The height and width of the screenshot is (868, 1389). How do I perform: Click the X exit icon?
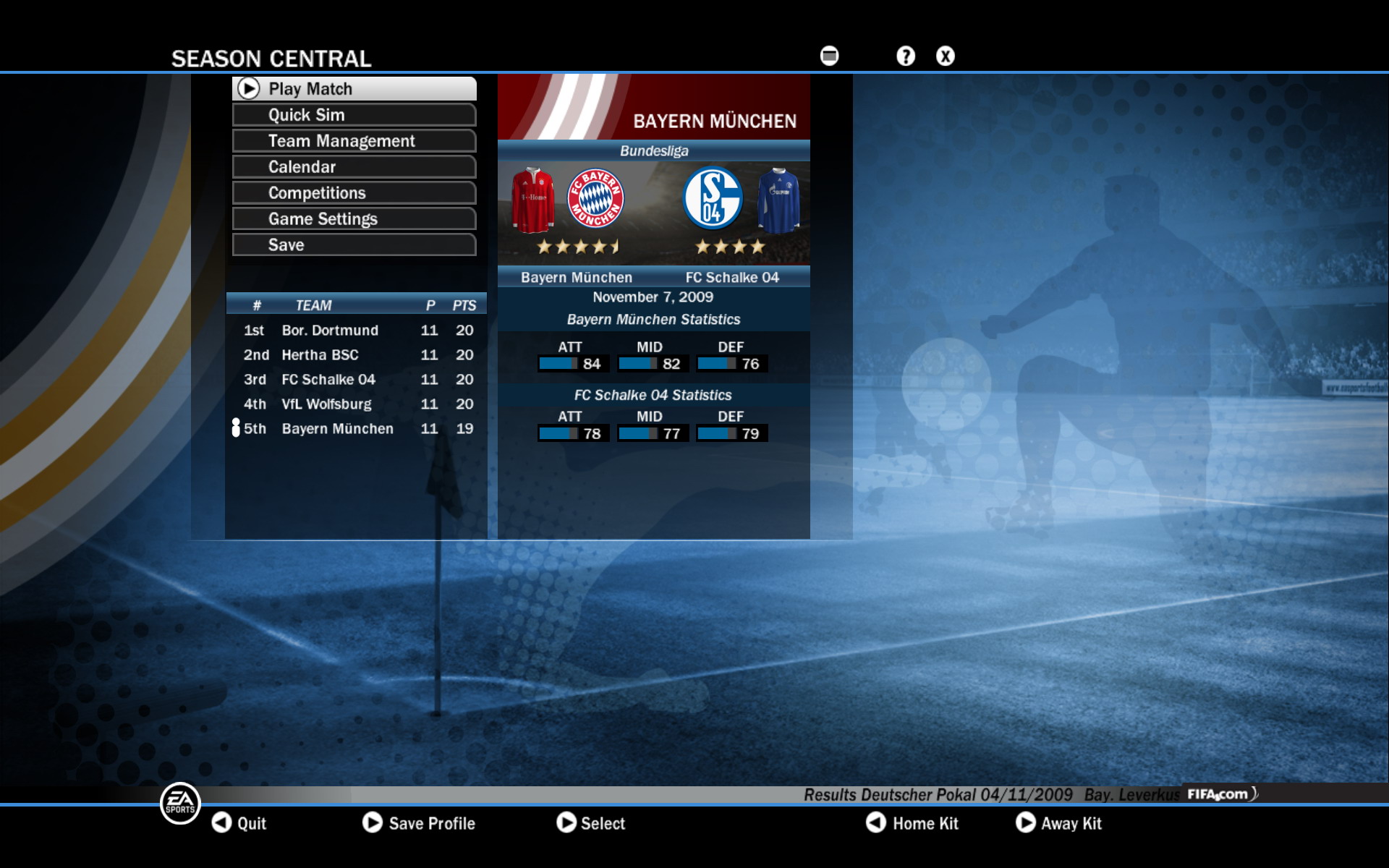click(945, 55)
